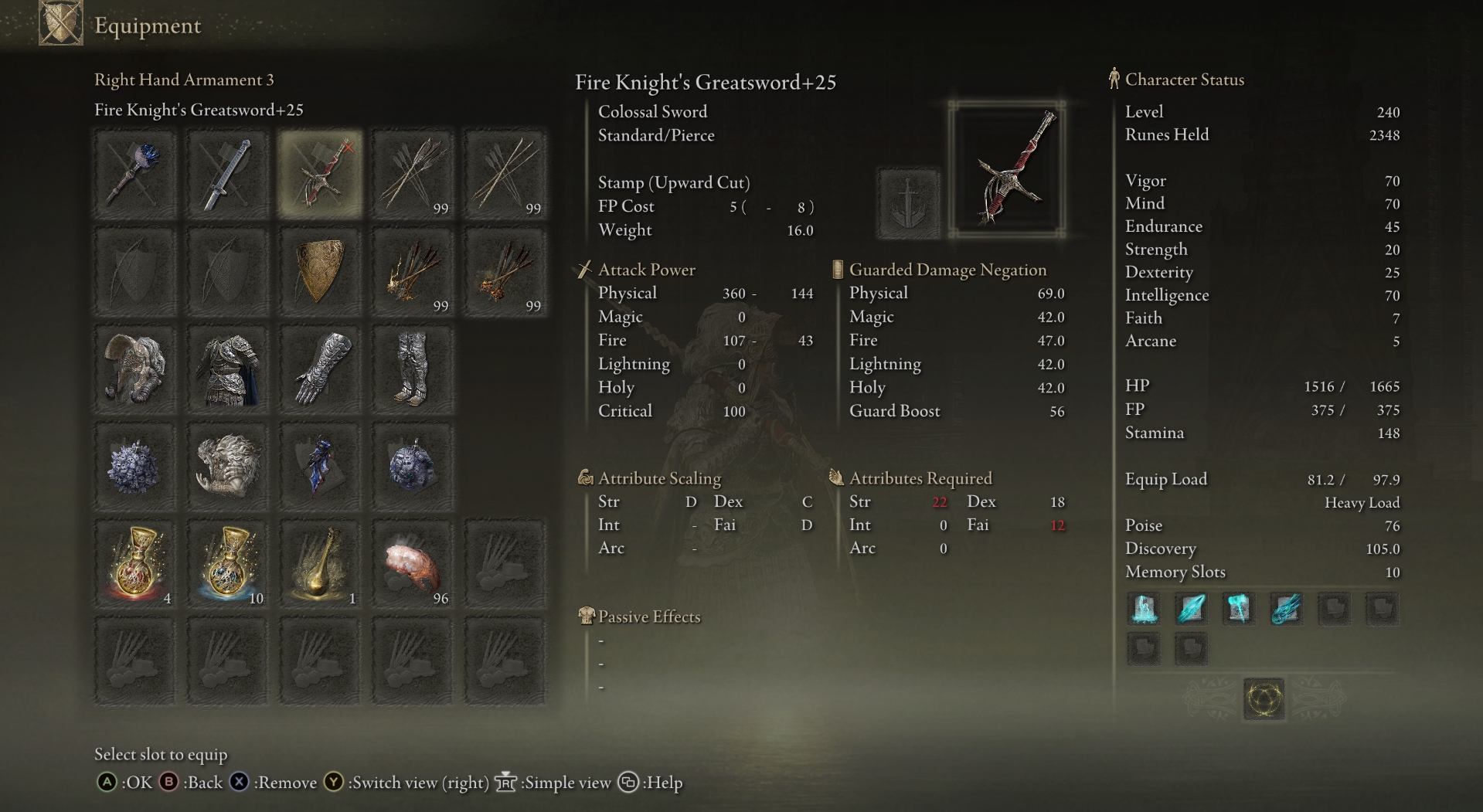
Task: Select the first memorized spell scroll
Action: [1145, 609]
